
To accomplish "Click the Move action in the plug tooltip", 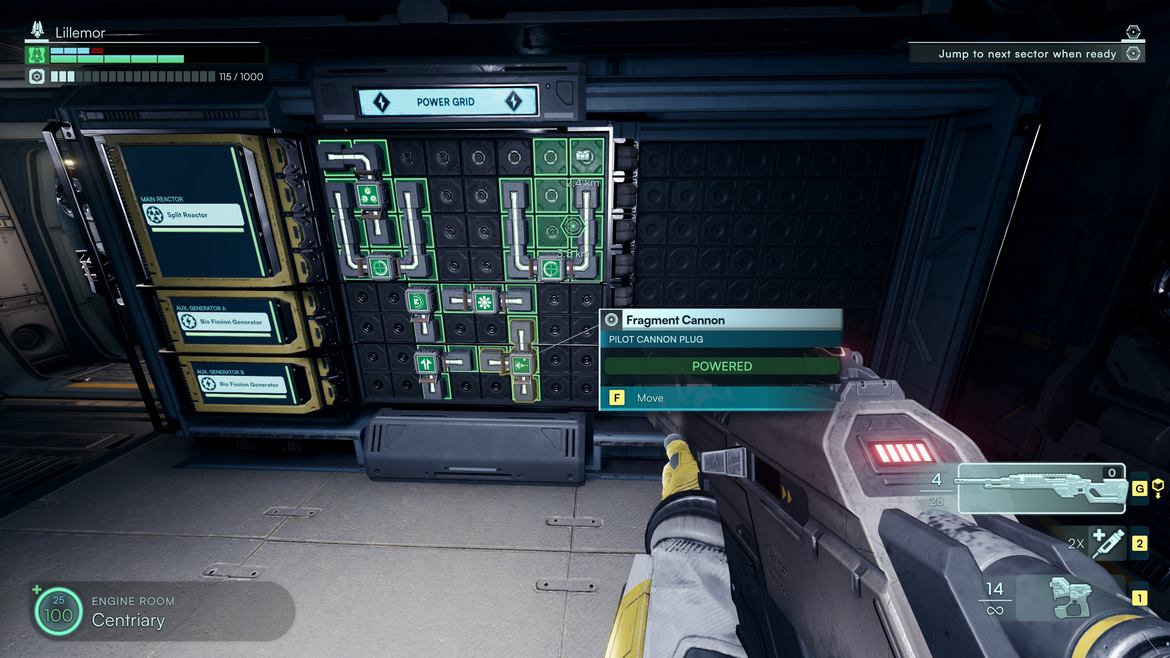I will coord(650,398).
